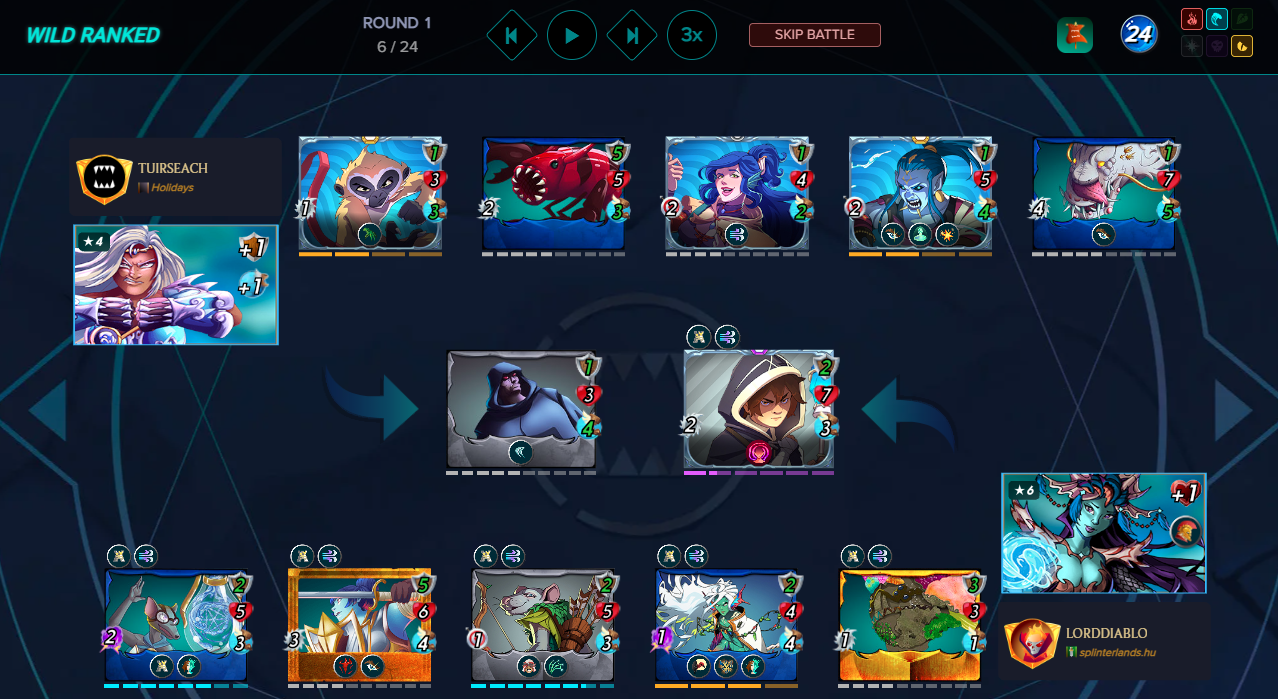Select the white-haired summoner card
The height and width of the screenshot is (699, 1278).
175,285
